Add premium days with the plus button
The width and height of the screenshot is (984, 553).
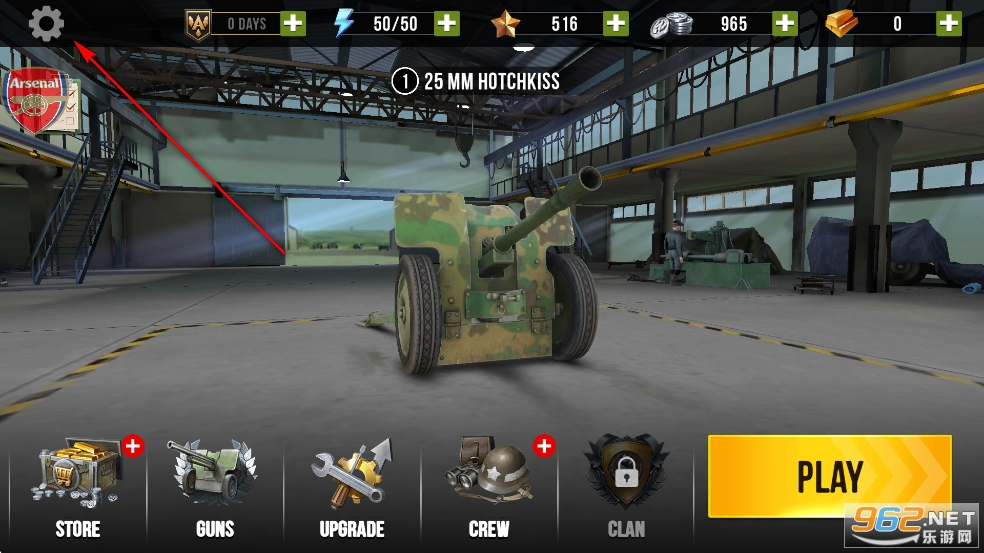(293, 23)
